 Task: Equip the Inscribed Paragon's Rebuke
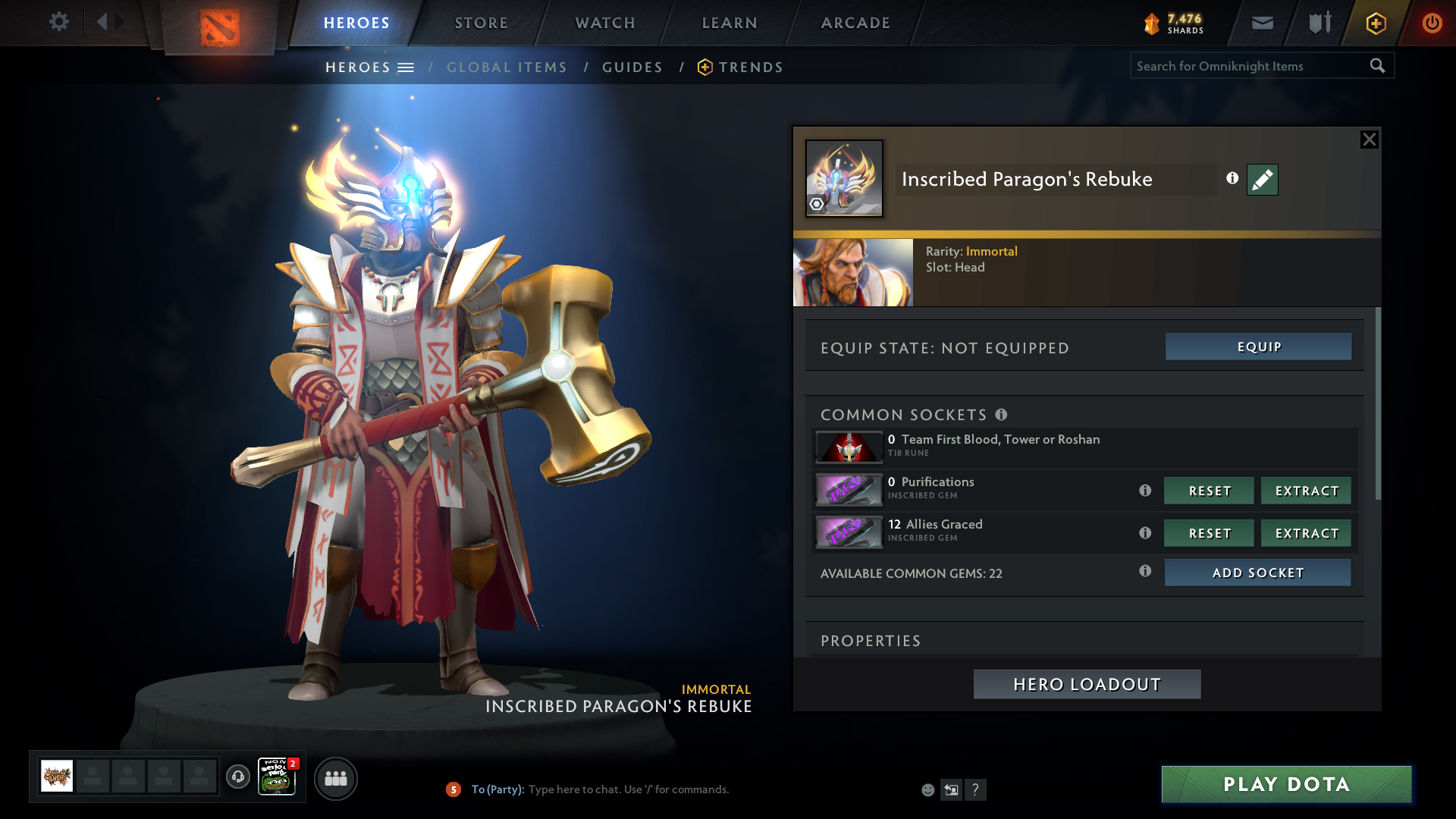point(1258,347)
